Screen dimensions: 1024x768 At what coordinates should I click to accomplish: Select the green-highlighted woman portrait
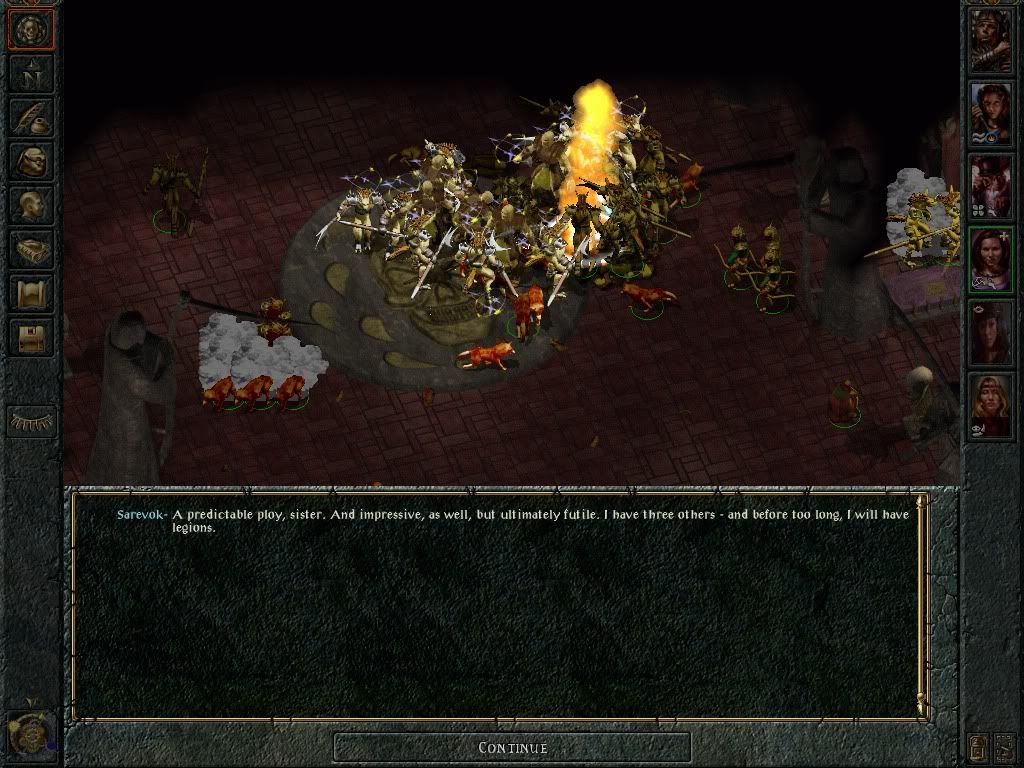(x=990, y=258)
